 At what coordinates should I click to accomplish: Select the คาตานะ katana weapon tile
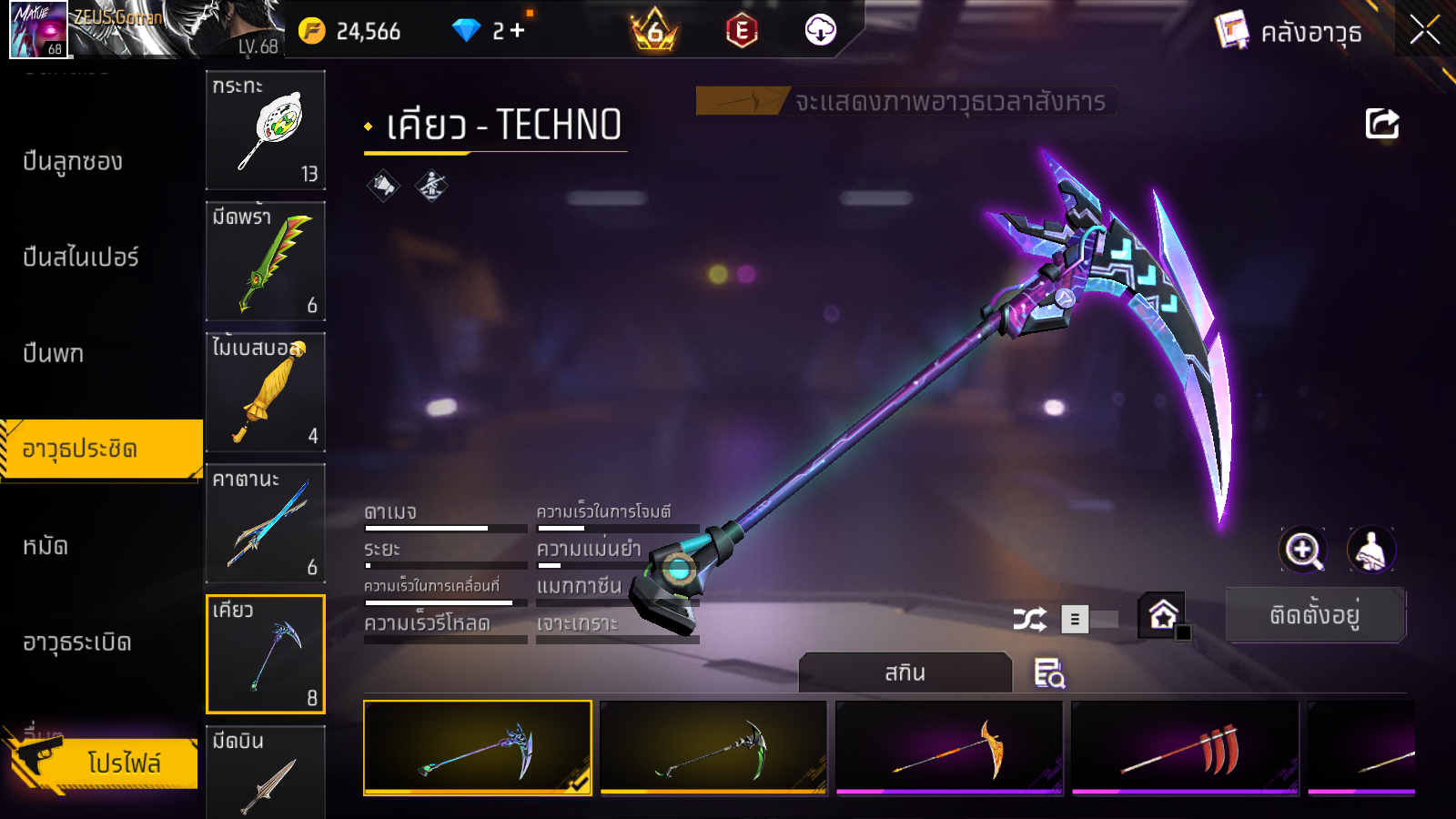click(266, 523)
